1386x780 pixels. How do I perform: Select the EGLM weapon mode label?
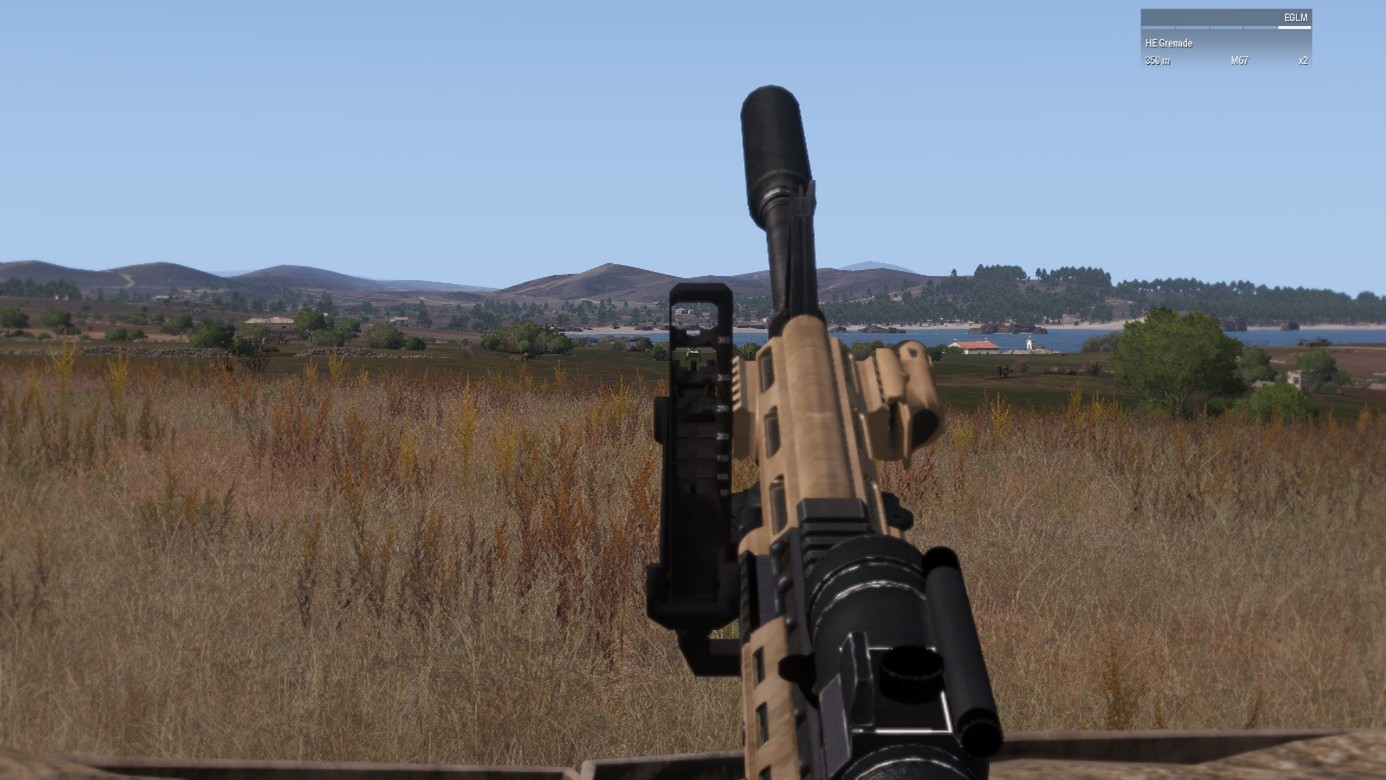[1296, 18]
